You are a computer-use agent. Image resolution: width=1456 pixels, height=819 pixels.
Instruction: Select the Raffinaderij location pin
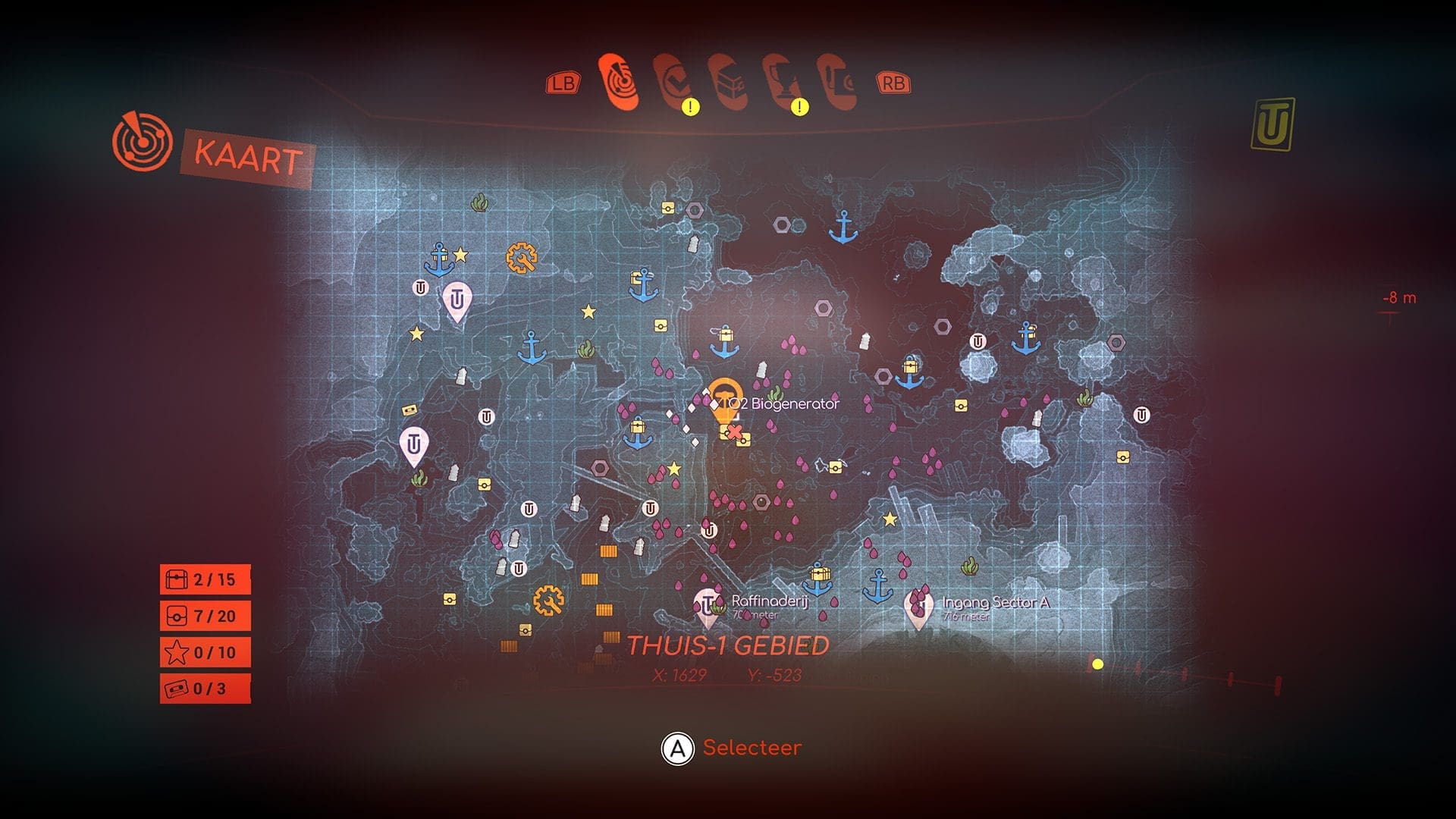click(708, 606)
